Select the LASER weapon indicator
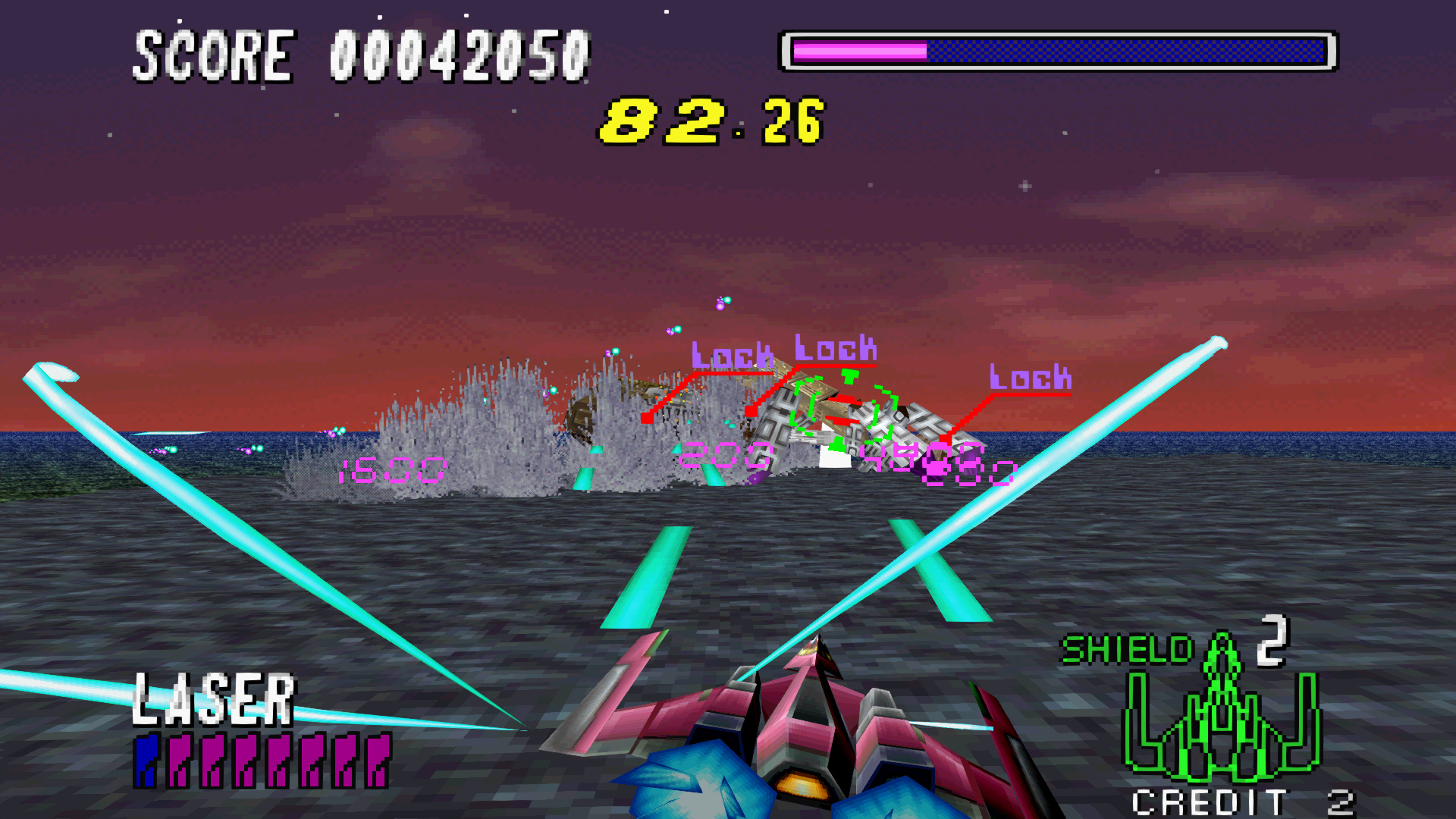 (214, 700)
